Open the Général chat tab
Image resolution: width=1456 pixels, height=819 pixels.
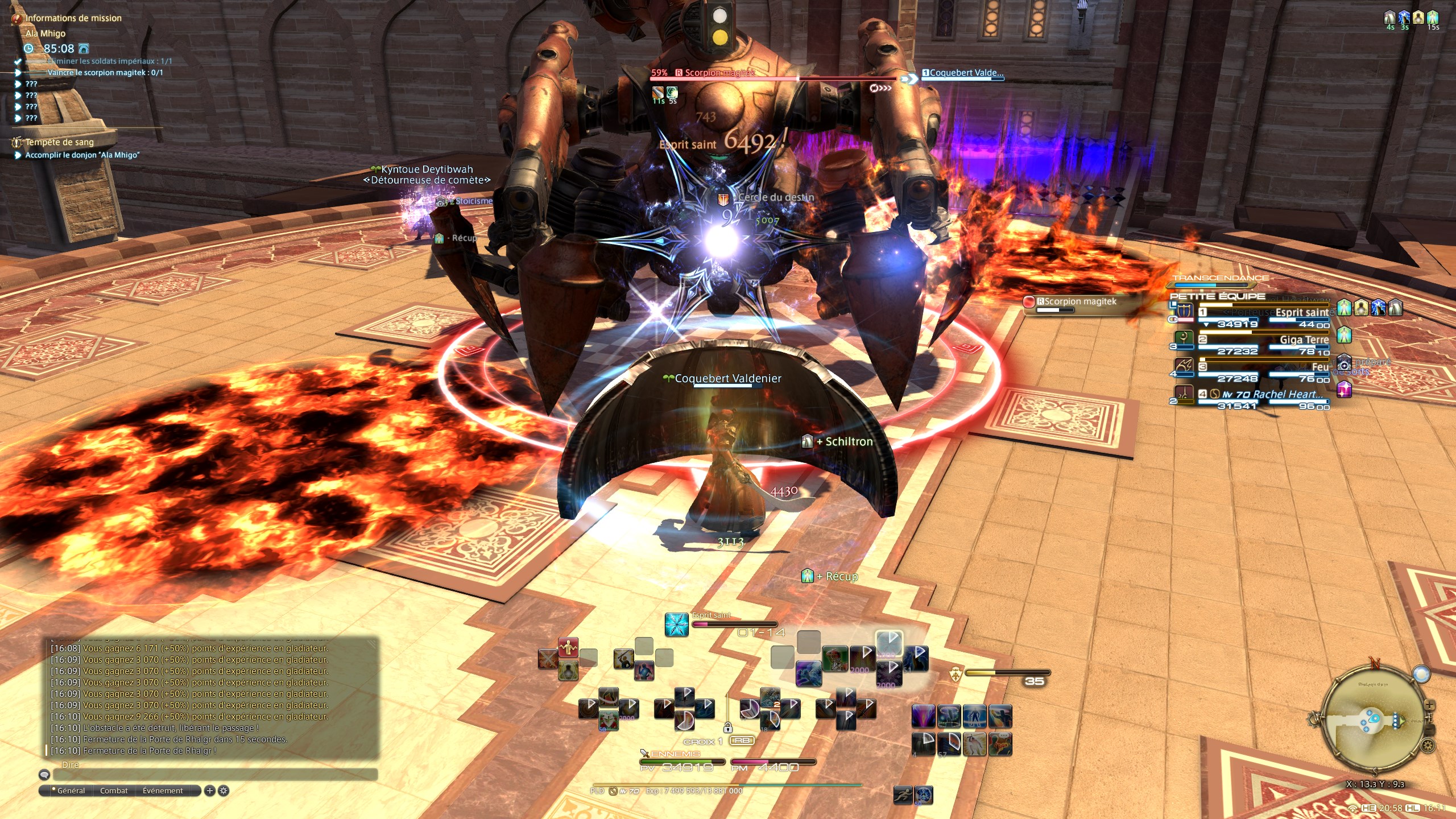pyautogui.click(x=71, y=791)
